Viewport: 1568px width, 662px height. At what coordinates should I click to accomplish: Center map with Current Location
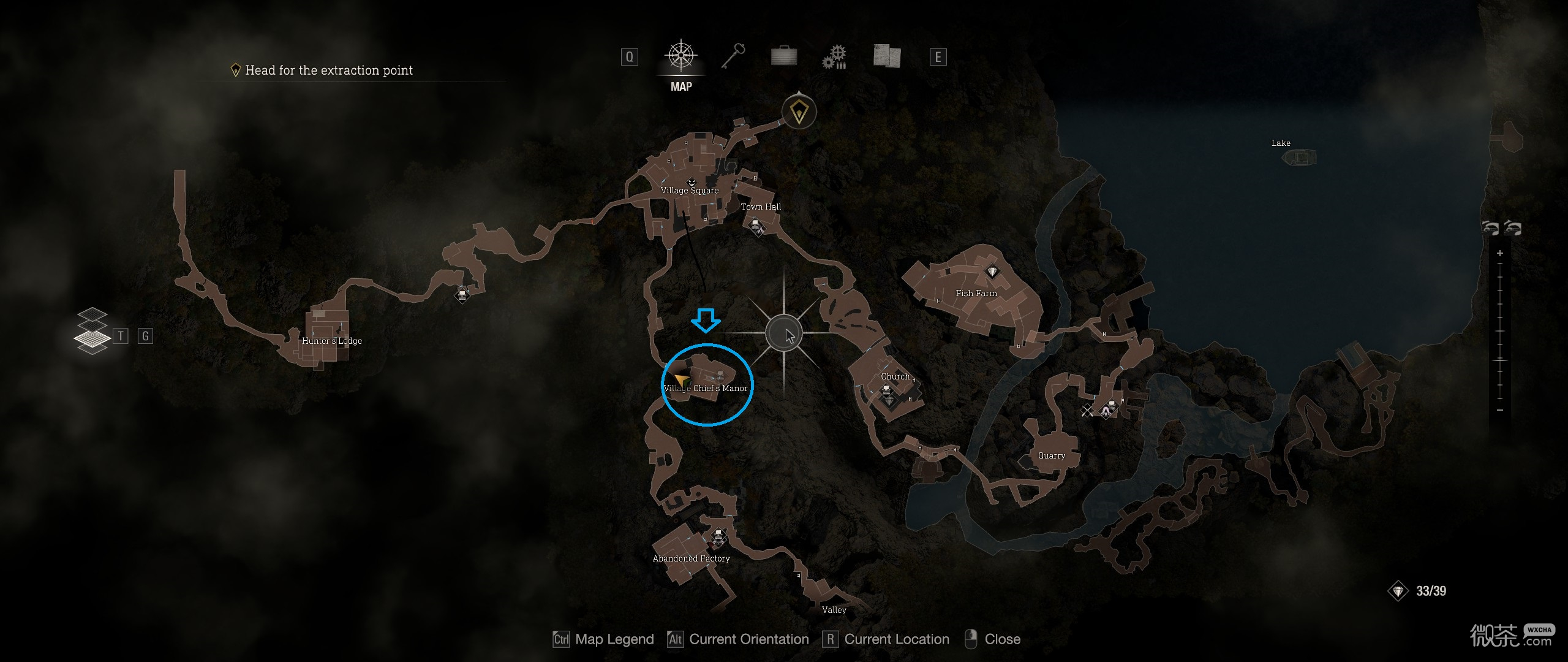pyautogui.click(x=887, y=639)
